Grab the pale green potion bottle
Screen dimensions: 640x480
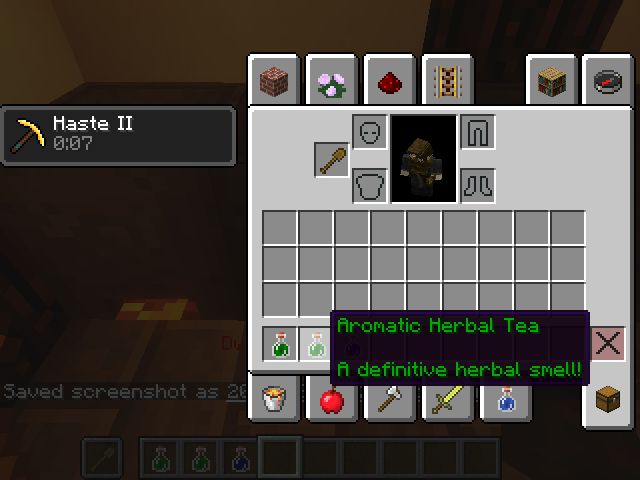pos(316,346)
